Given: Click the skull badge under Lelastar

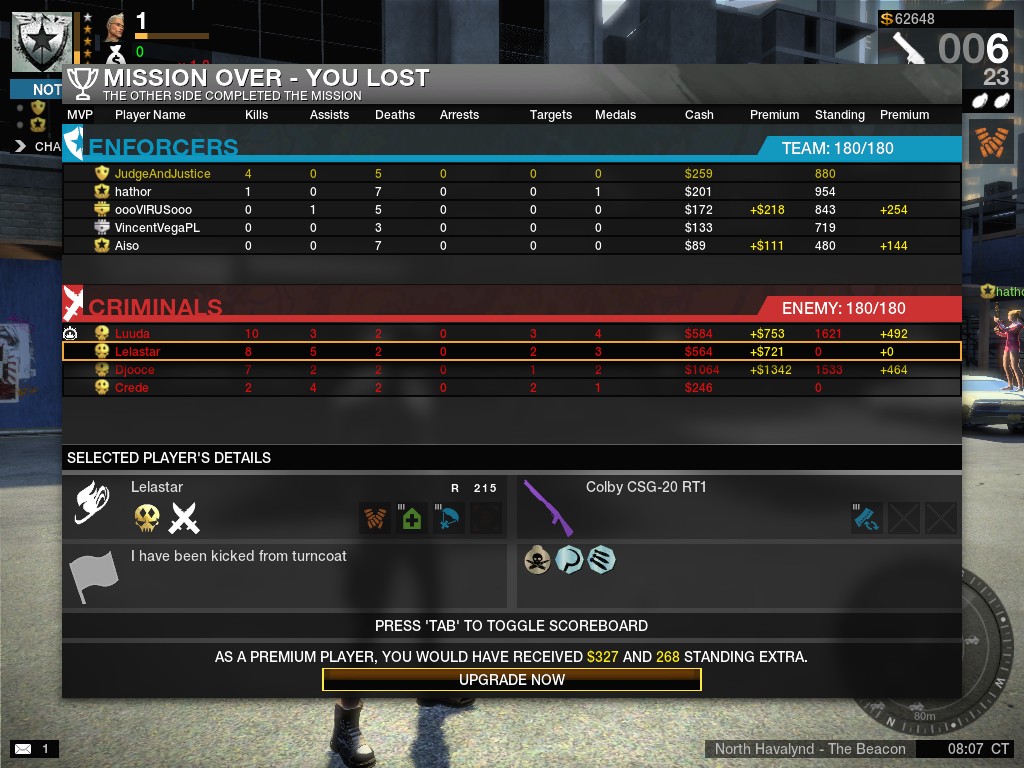Looking at the screenshot, I should click(147, 518).
